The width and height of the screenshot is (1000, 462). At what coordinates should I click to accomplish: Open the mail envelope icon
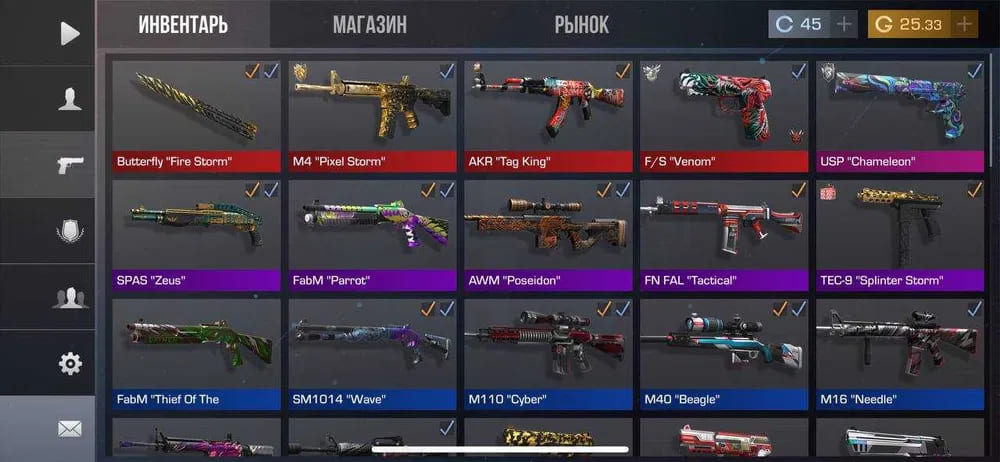click(69, 428)
